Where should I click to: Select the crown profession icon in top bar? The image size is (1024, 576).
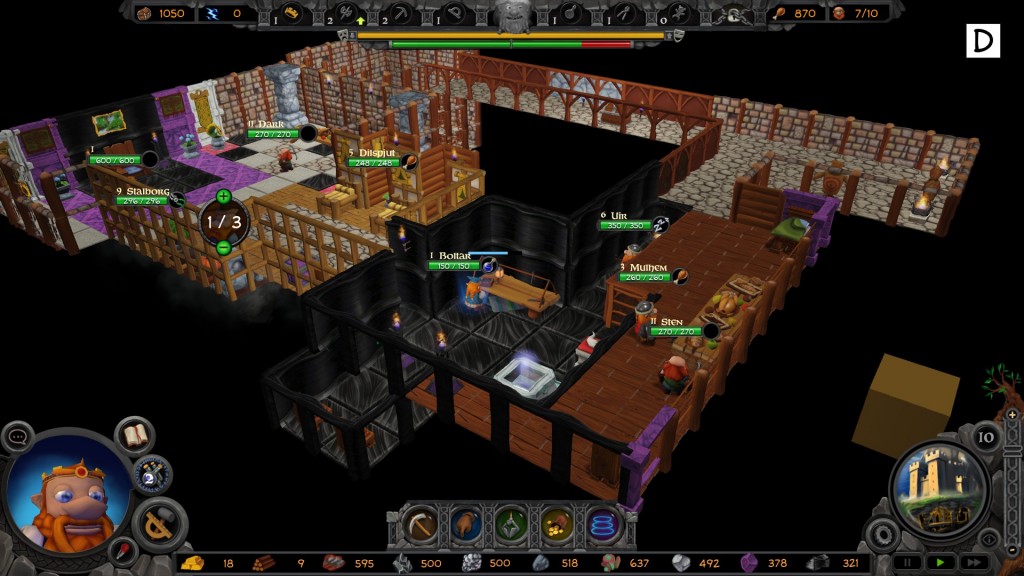point(292,13)
